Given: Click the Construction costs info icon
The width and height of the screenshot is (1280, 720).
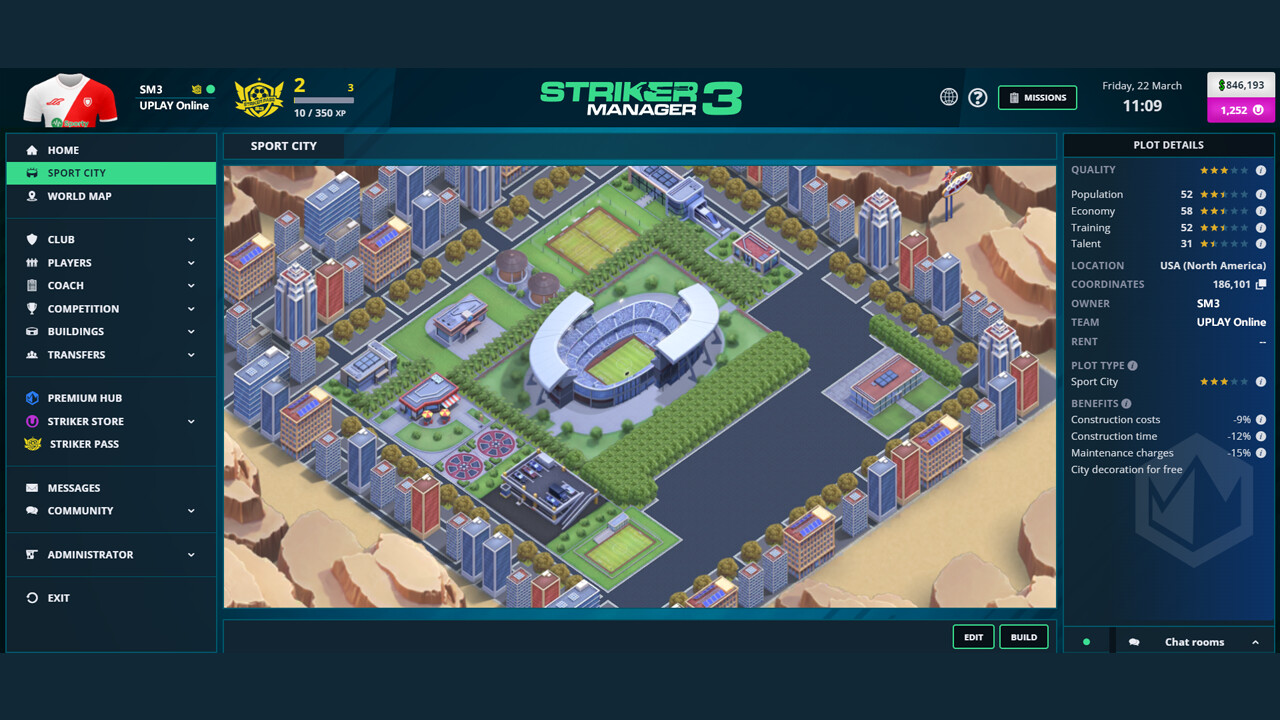Looking at the screenshot, I should coord(1261,419).
